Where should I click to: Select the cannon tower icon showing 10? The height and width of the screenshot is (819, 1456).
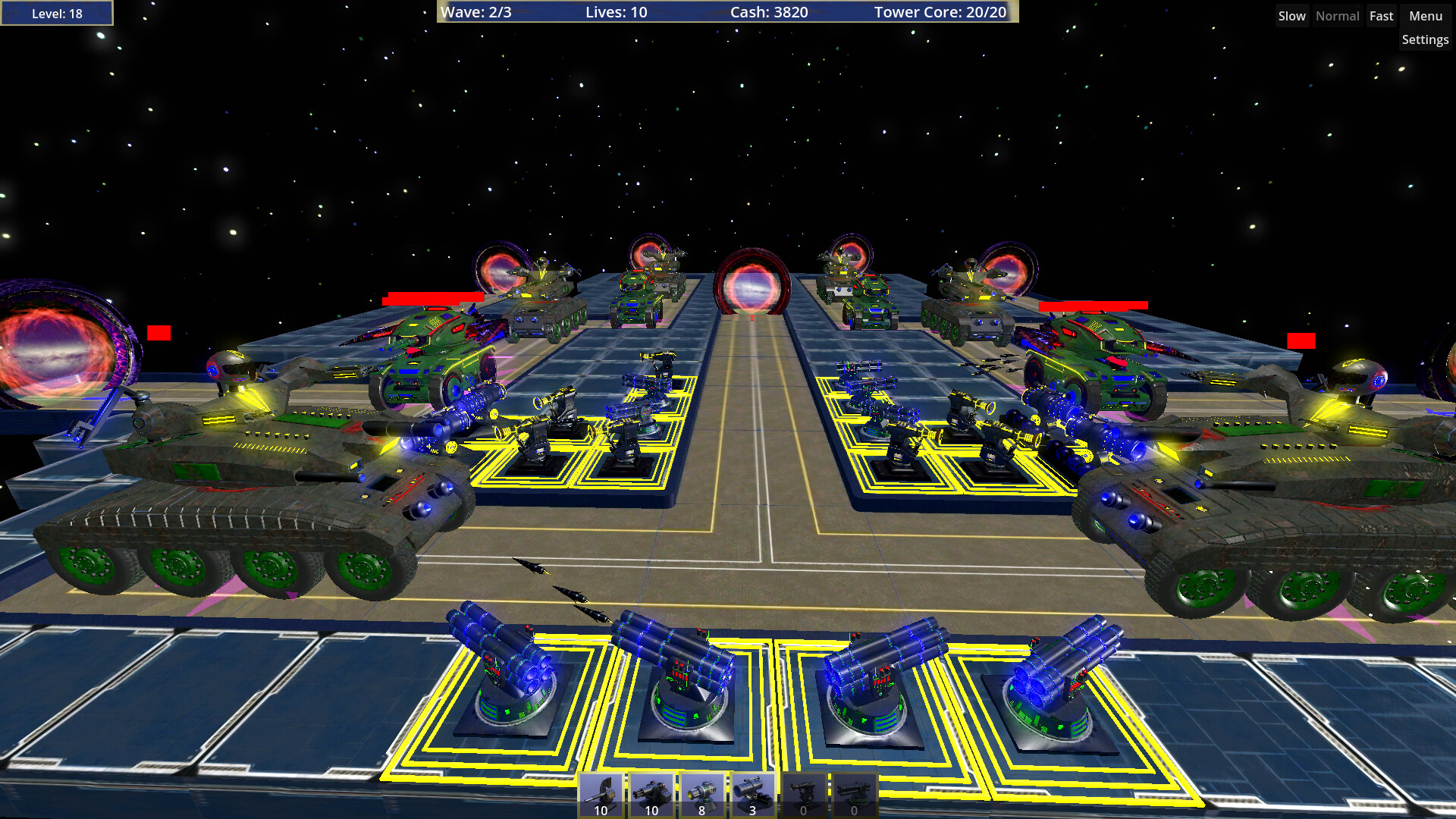click(x=601, y=792)
